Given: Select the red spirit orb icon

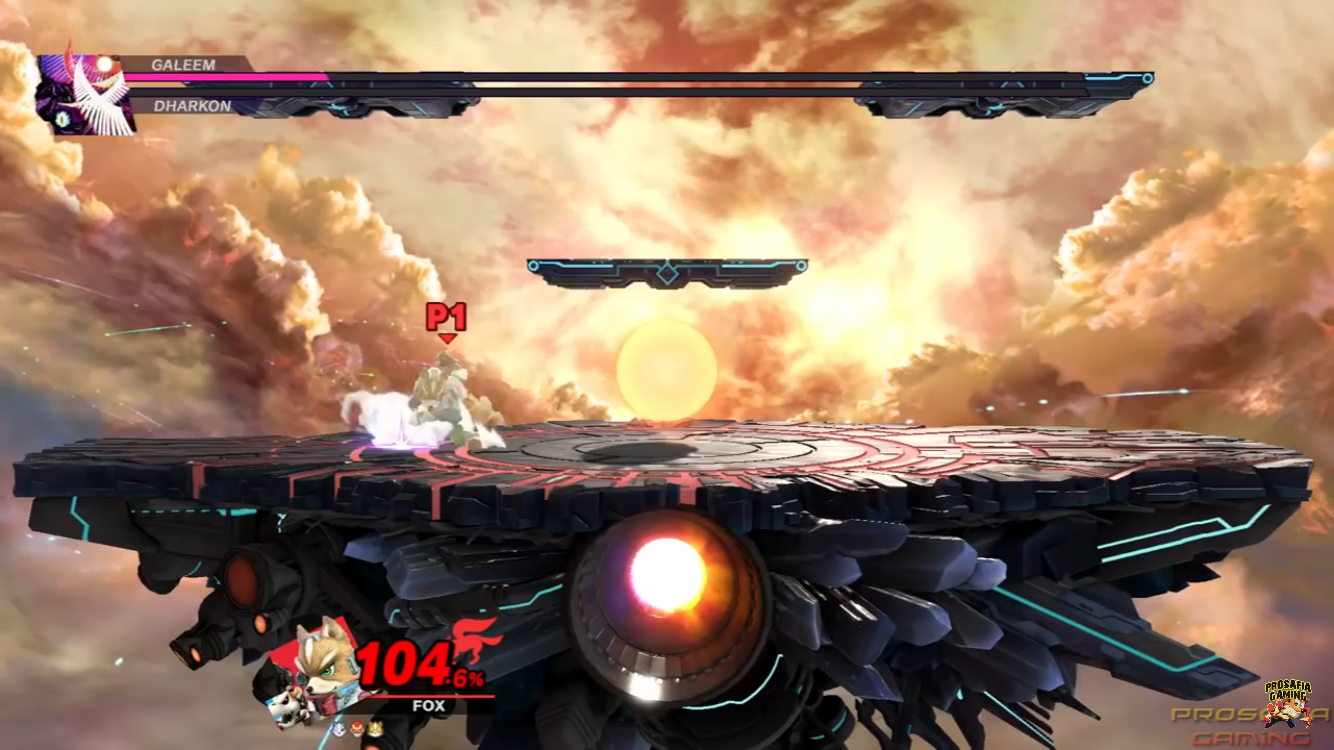Looking at the screenshot, I should coord(357,729).
